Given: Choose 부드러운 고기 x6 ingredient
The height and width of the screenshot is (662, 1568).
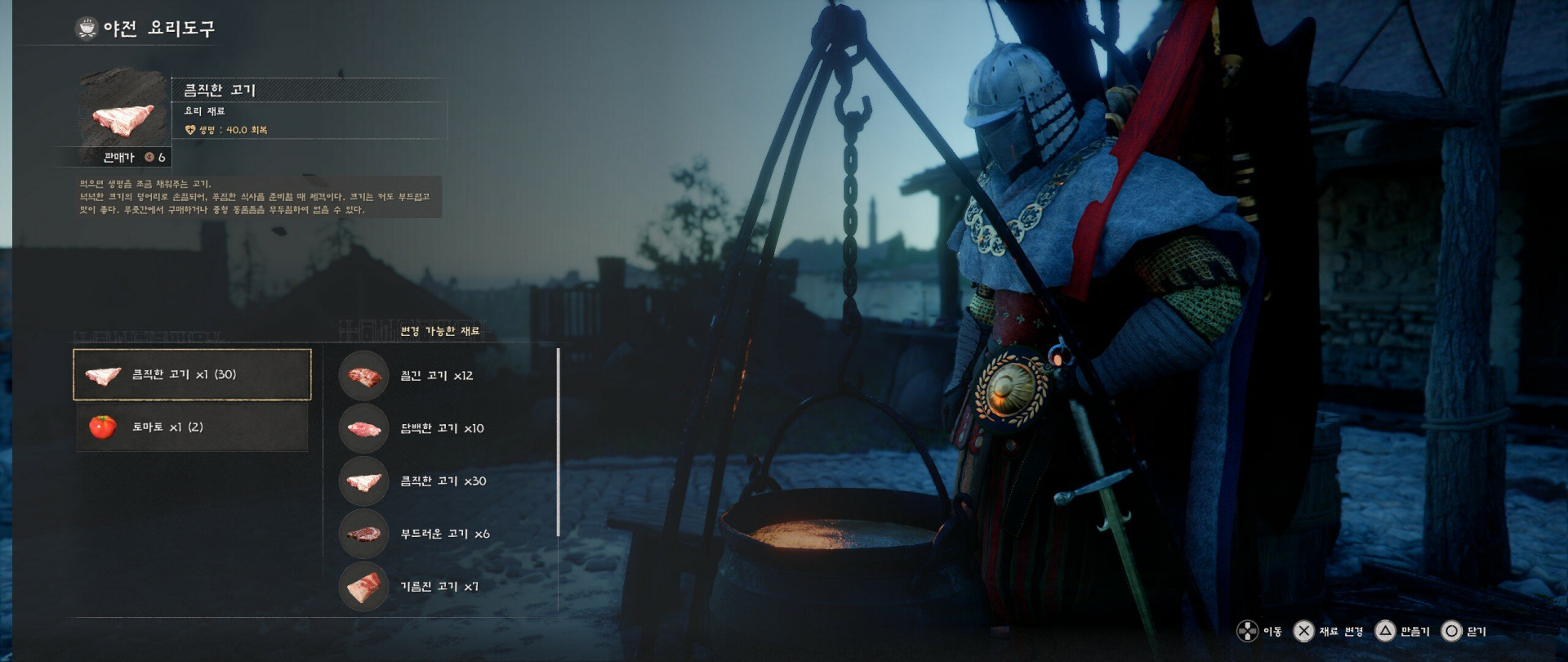Looking at the screenshot, I should [x=443, y=534].
